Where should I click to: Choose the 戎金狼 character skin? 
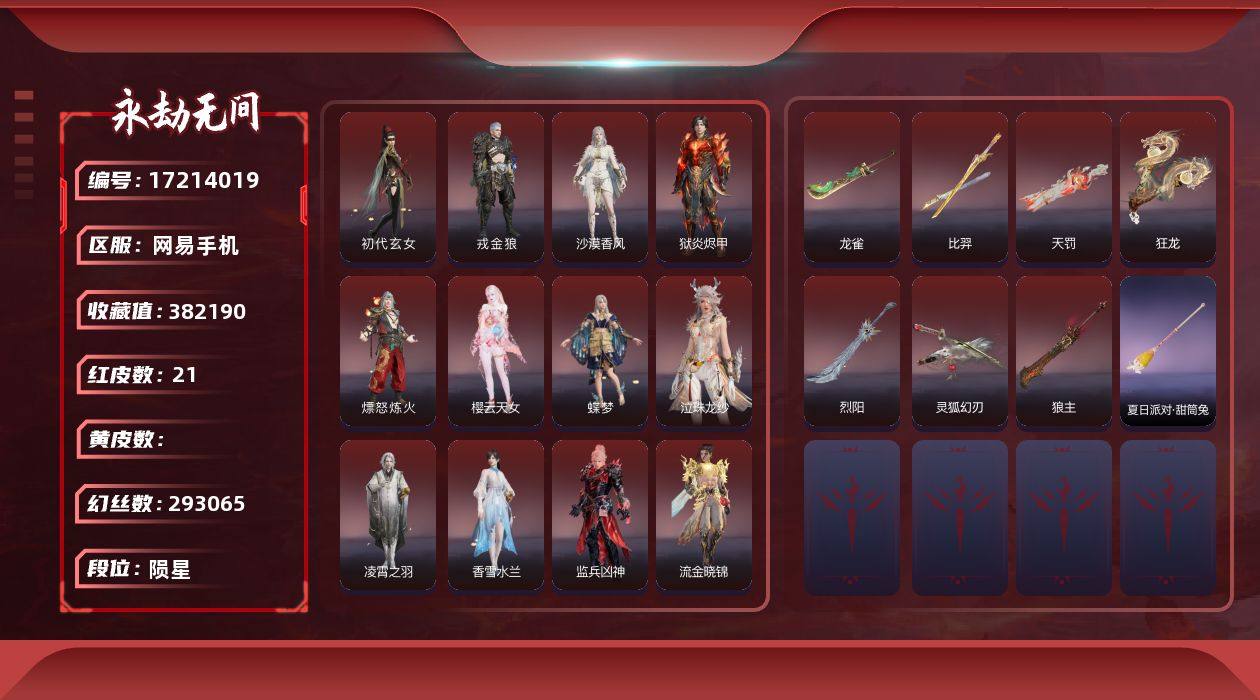click(x=496, y=187)
